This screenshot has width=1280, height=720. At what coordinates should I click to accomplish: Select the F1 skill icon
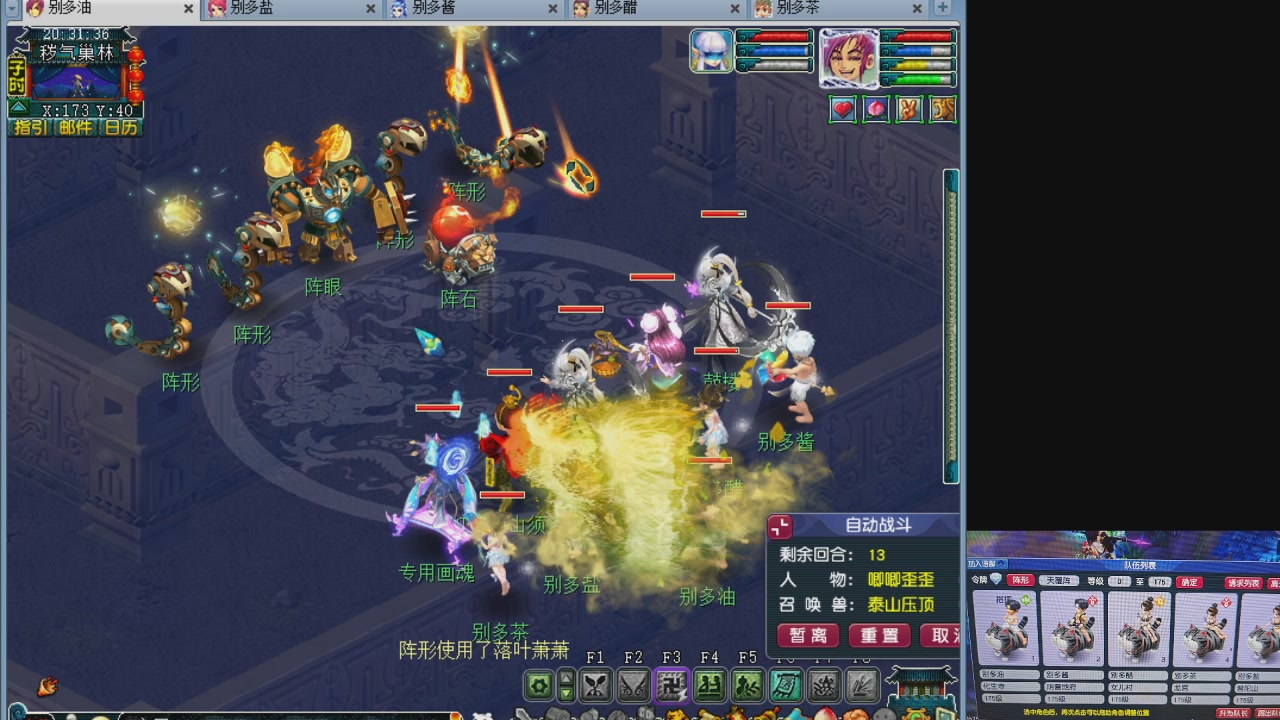click(x=597, y=685)
